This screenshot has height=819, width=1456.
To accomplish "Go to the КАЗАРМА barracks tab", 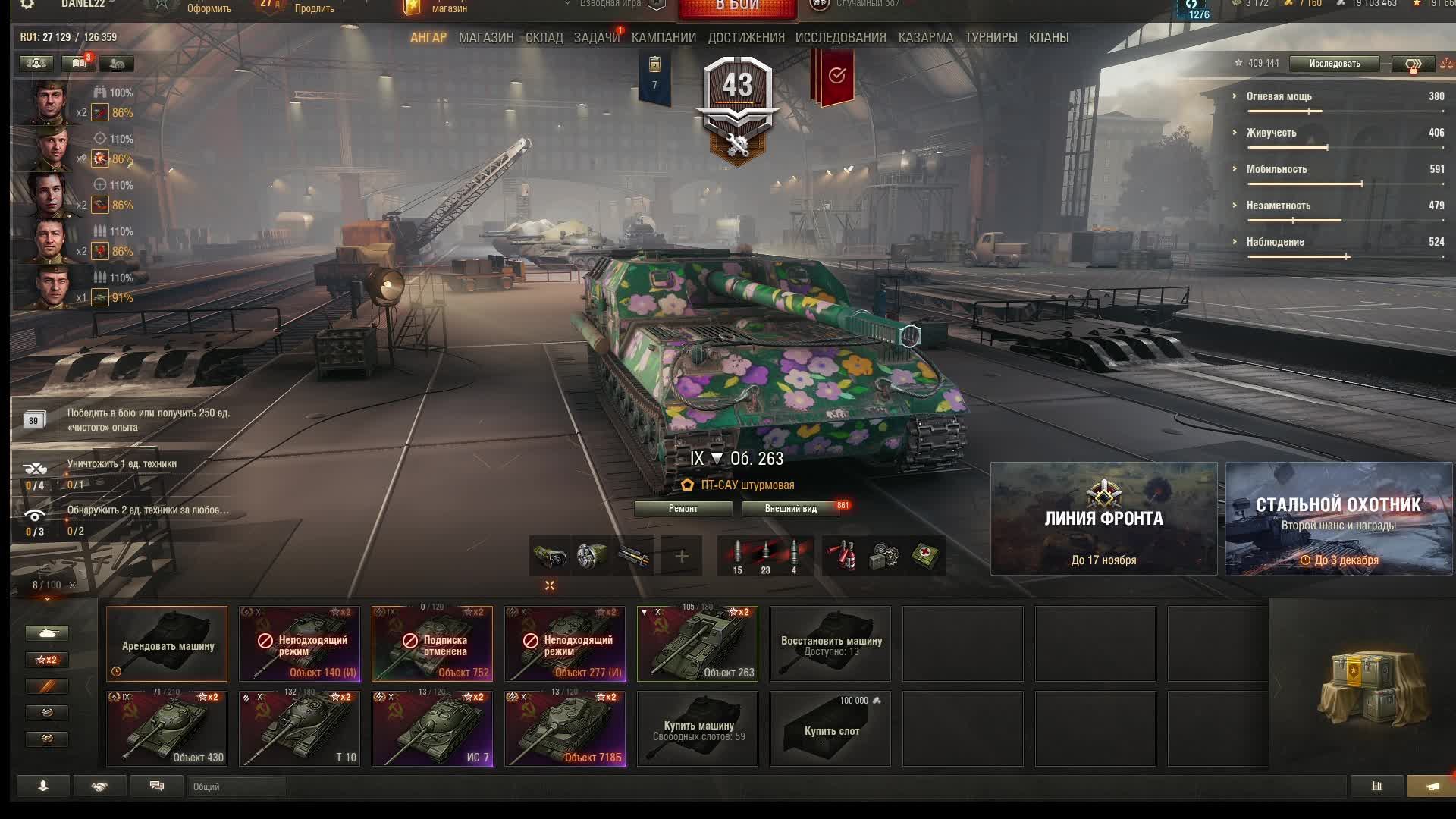I will coord(925,38).
